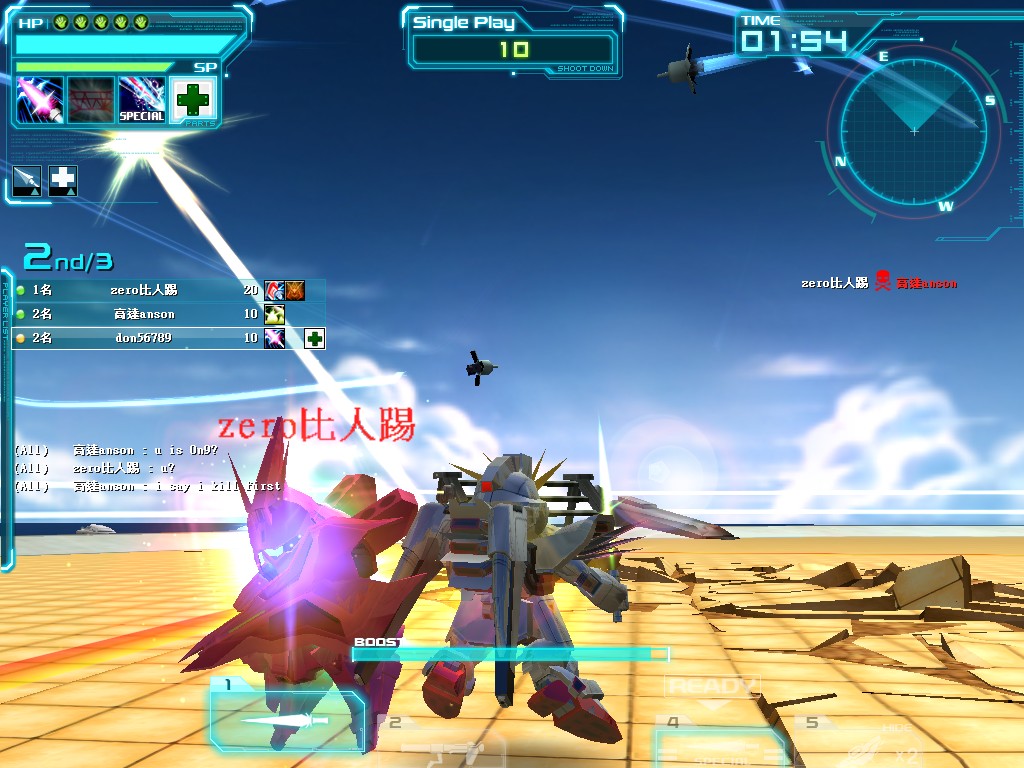1024x768 pixels.
Task: Activate the pink beam saber skill icon
Action: point(40,100)
